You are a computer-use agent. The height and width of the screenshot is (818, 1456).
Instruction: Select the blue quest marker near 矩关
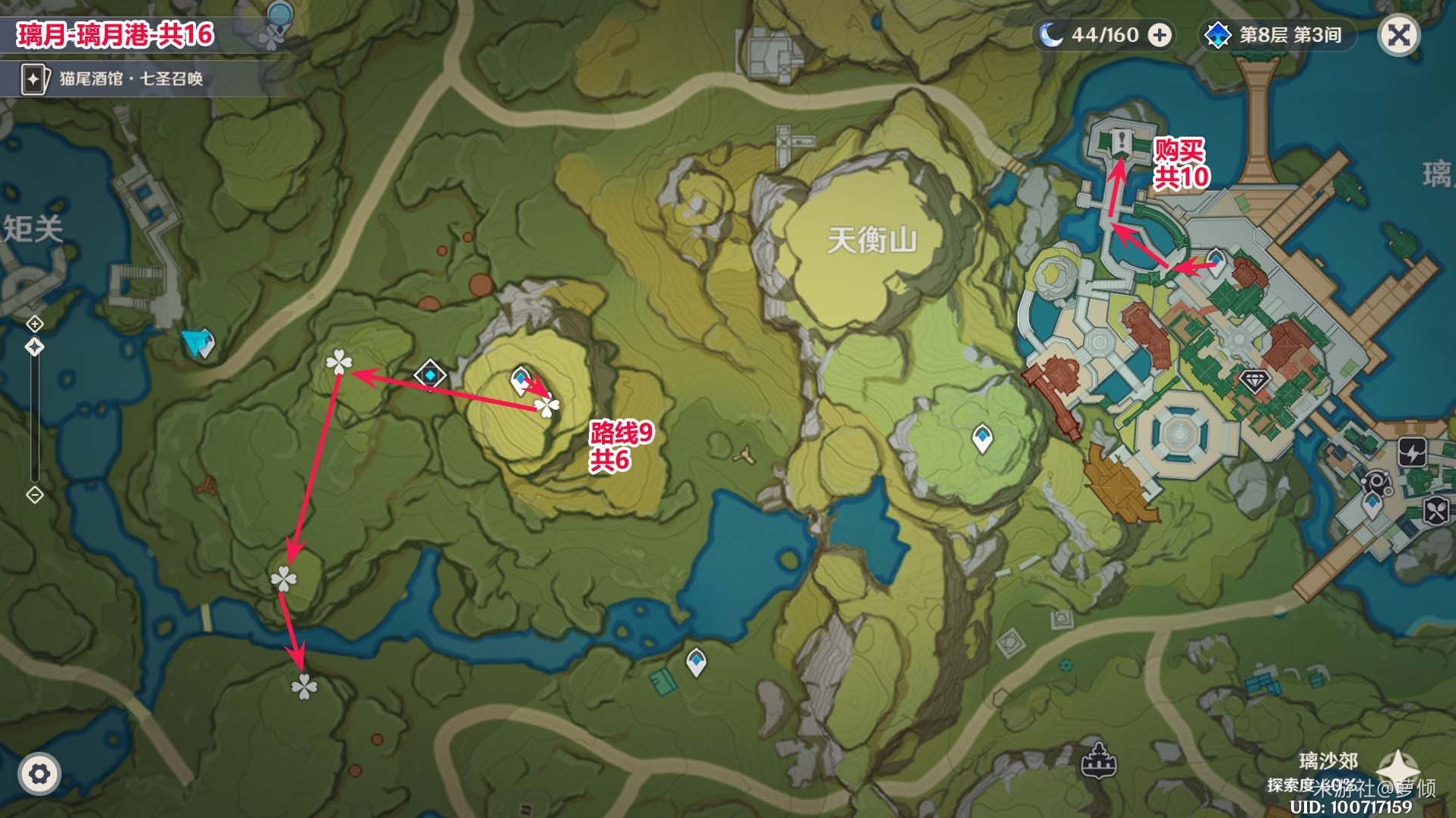[200, 343]
